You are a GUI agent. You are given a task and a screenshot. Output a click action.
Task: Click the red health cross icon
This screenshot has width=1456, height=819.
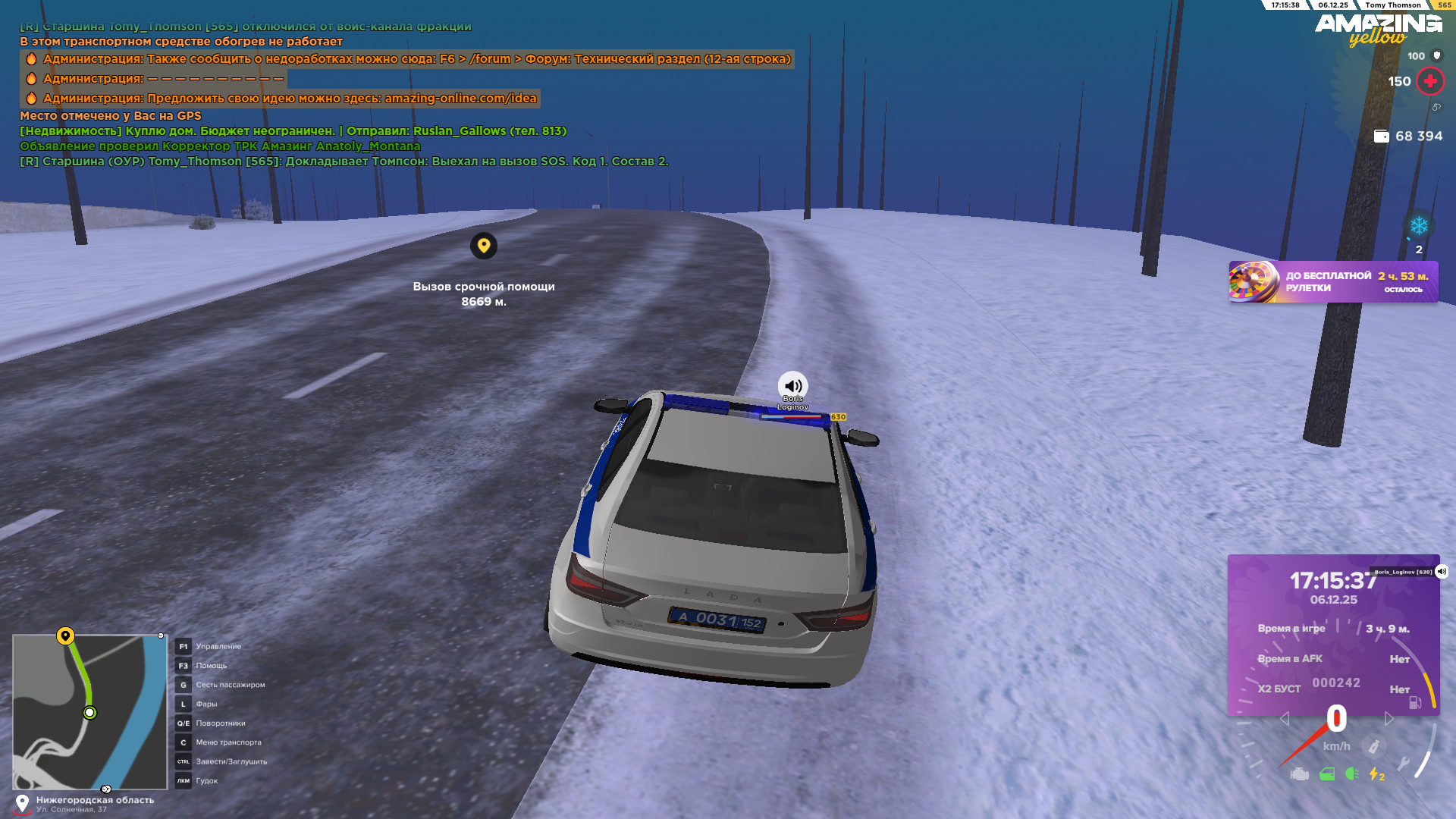[x=1430, y=81]
